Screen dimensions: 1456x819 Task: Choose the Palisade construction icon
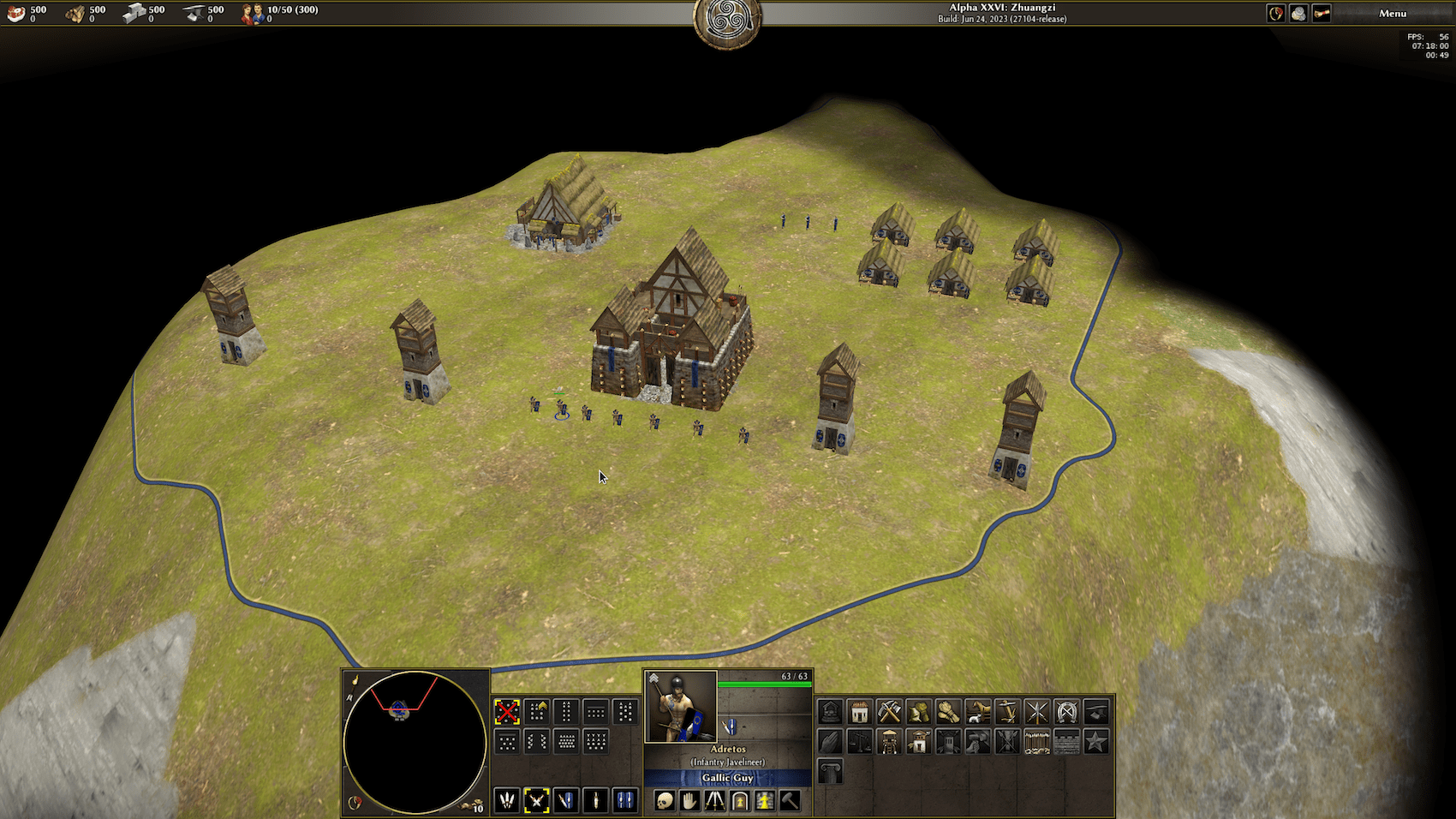pyautogui.click(x=1038, y=742)
